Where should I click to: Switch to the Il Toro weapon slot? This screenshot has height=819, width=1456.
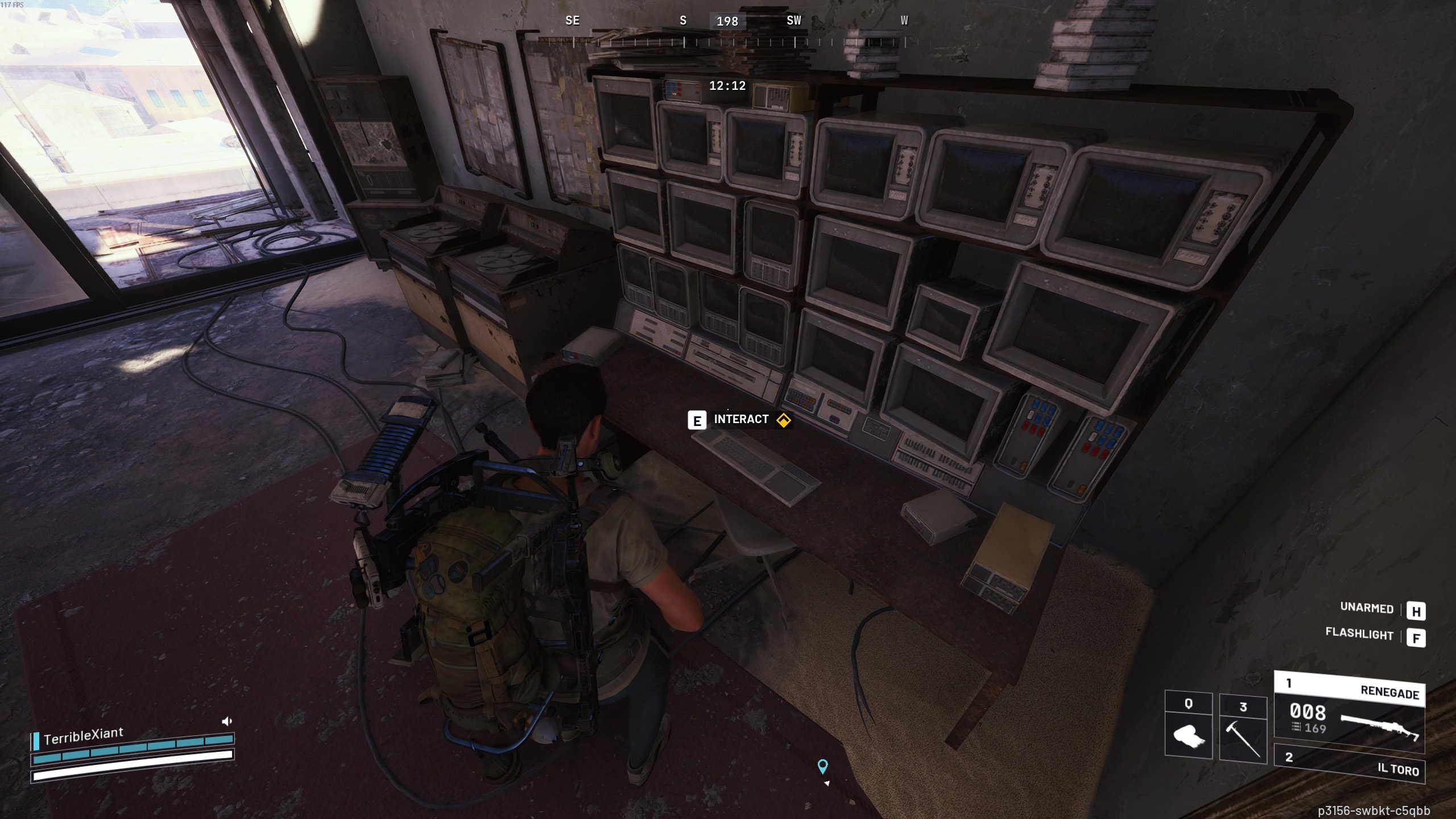(1349, 764)
